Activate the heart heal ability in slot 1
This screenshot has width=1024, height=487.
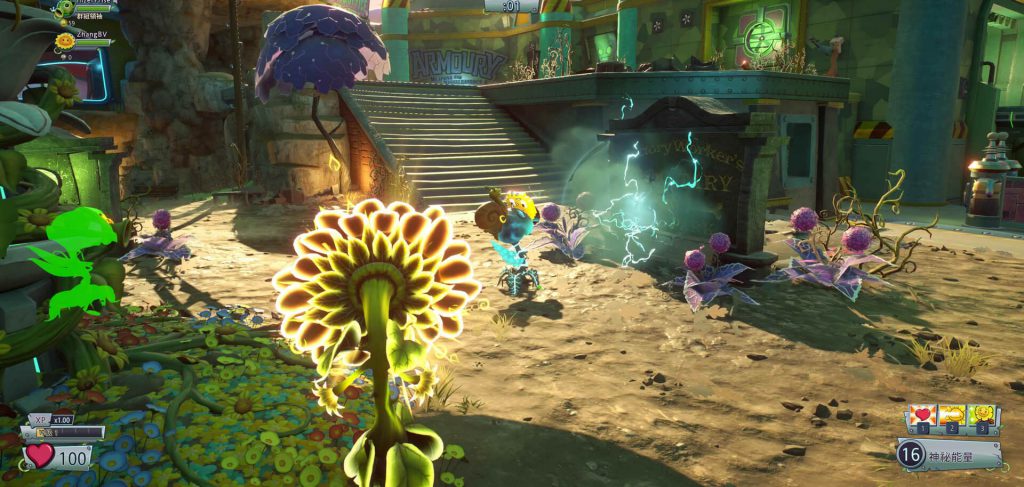[x=923, y=416]
